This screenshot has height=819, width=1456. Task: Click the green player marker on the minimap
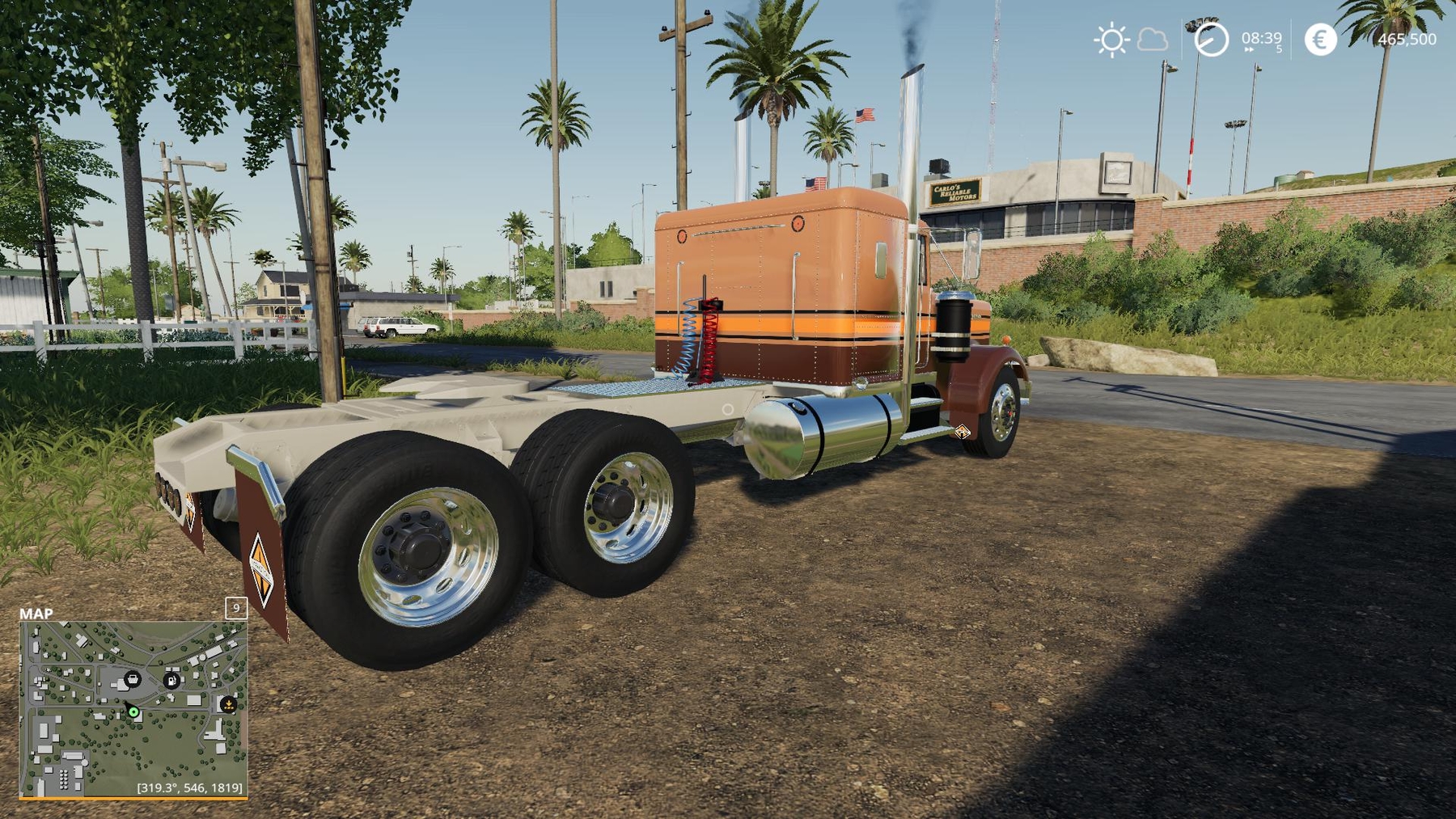(x=133, y=712)
